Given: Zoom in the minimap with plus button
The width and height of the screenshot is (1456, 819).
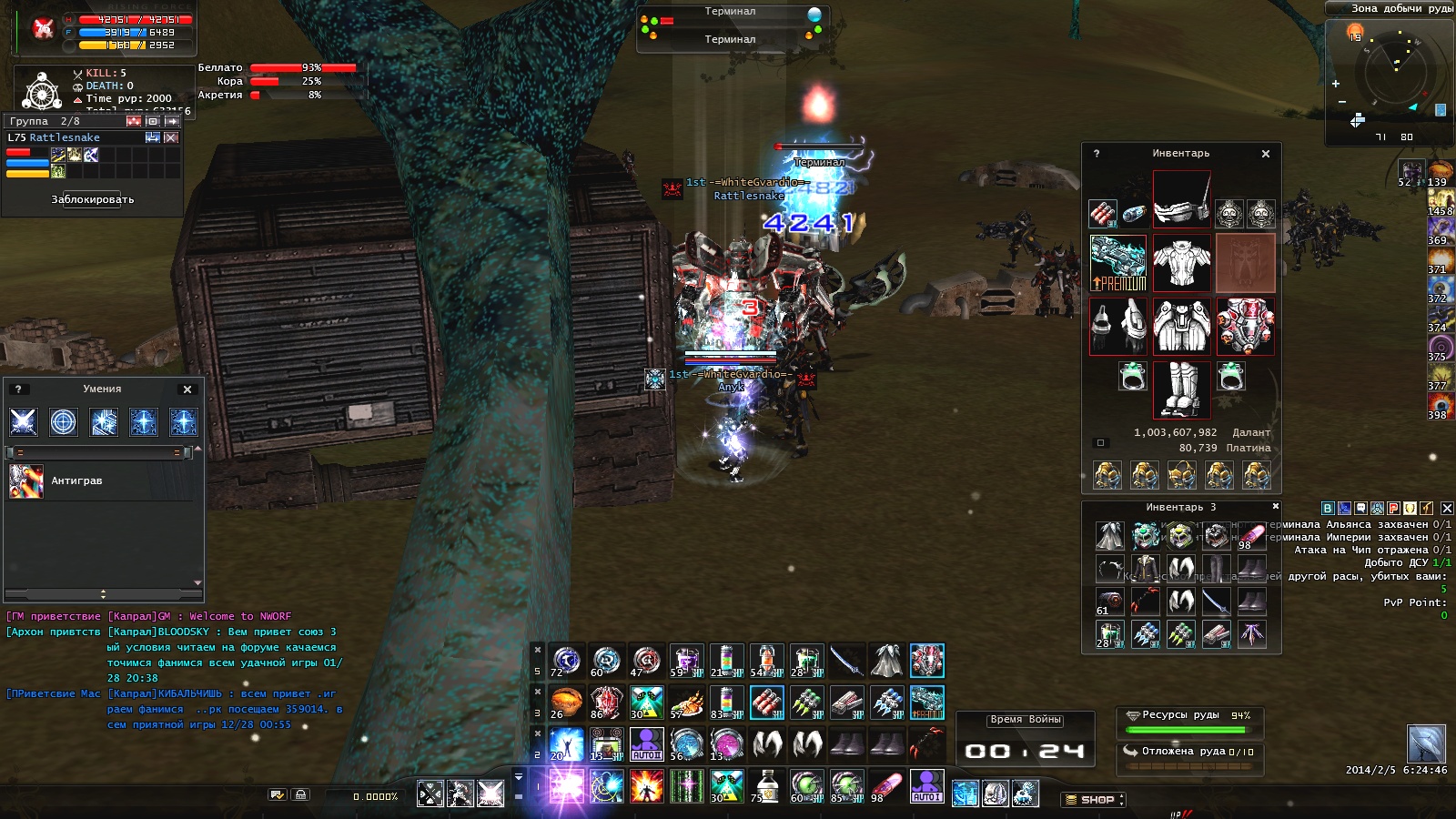Looking at the screenshot, I should [x=1336, y=84].
